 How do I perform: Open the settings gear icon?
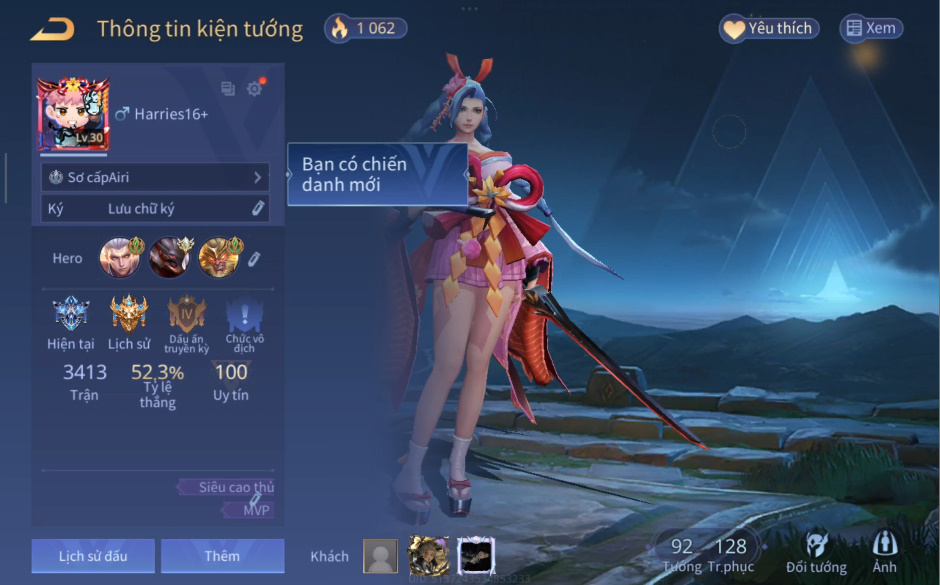(255, 89)
